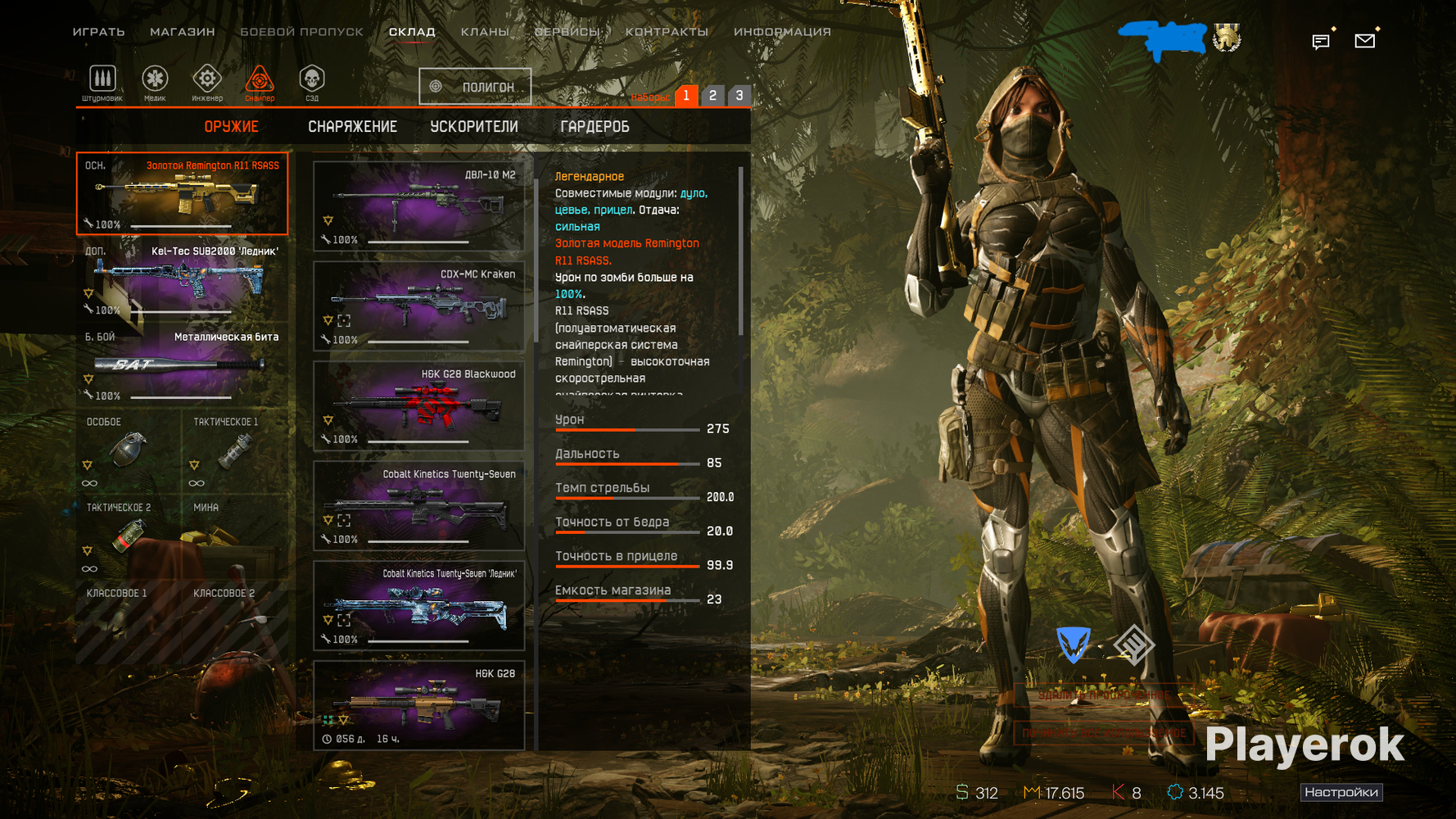Select the Kel-Tec SUB2000 secondary slot
Image resolution: width=1456 pixels, height=819 pixels.
pos(182,280)
